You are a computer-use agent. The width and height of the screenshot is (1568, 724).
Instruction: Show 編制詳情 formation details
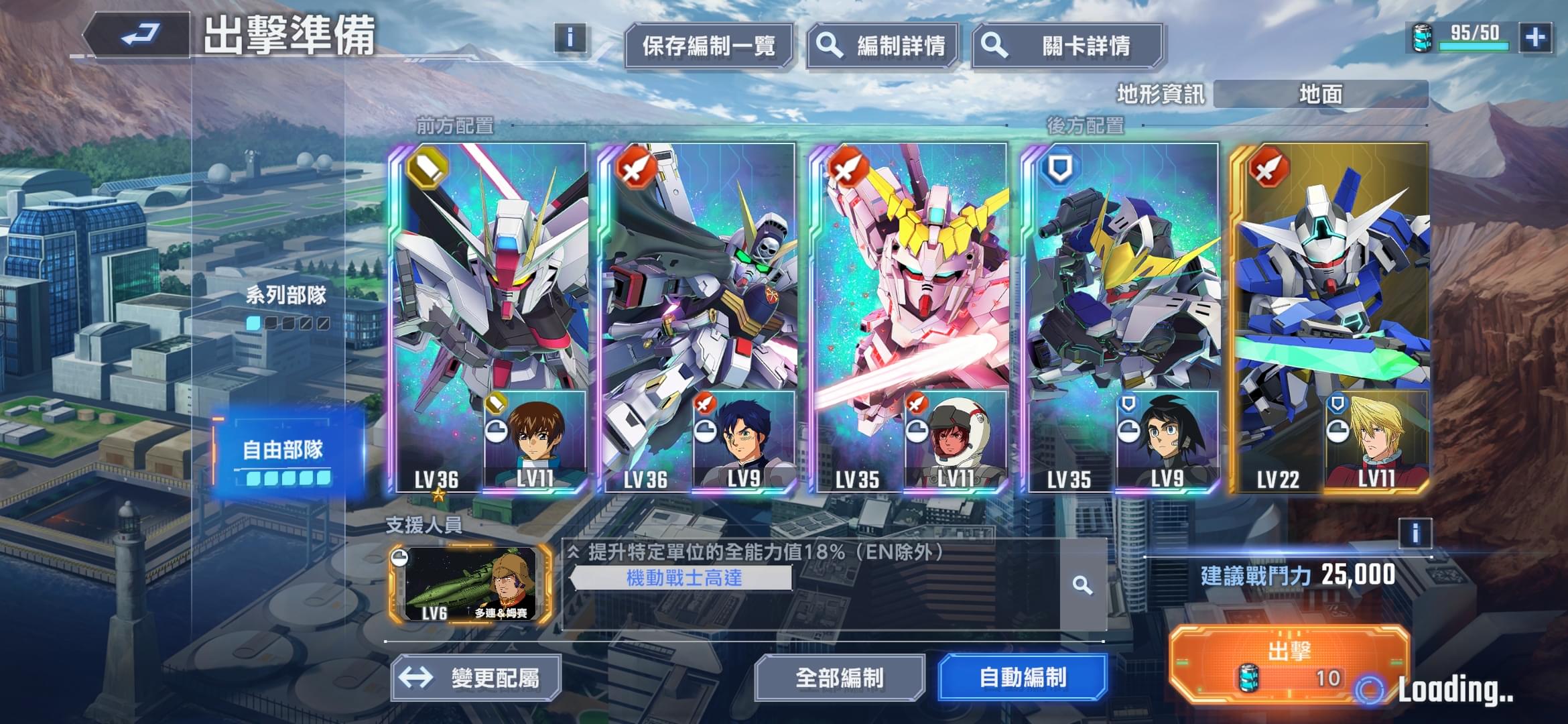point(882,46)
